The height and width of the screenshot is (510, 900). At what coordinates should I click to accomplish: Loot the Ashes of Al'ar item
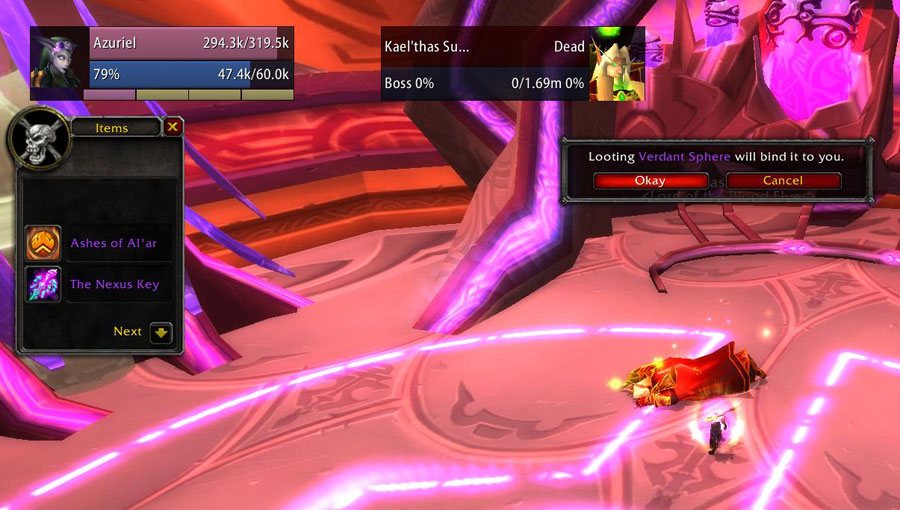coord(43,243)
